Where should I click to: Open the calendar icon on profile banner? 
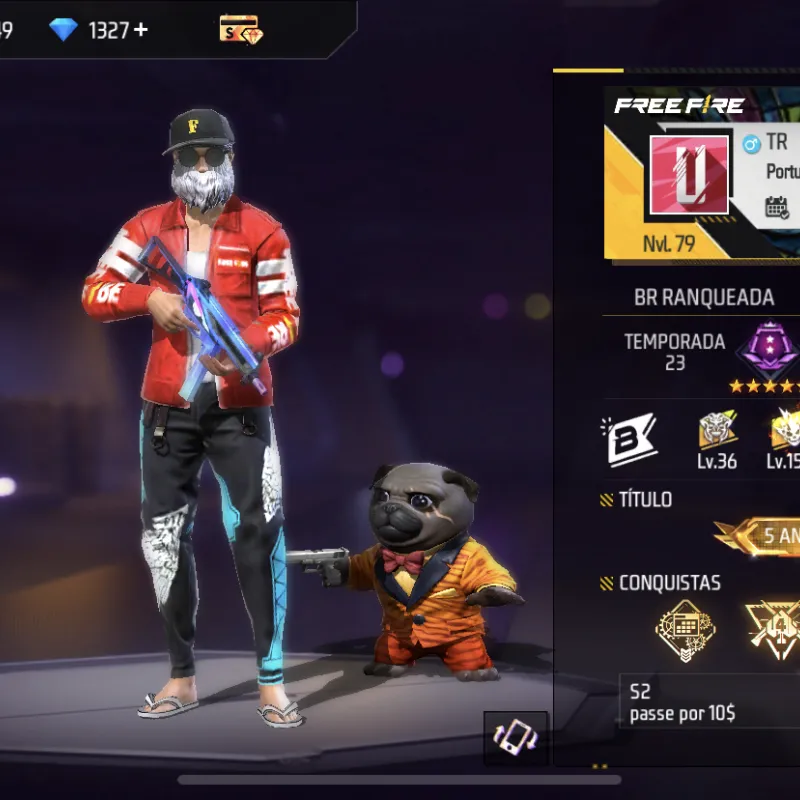coord(778,207)
